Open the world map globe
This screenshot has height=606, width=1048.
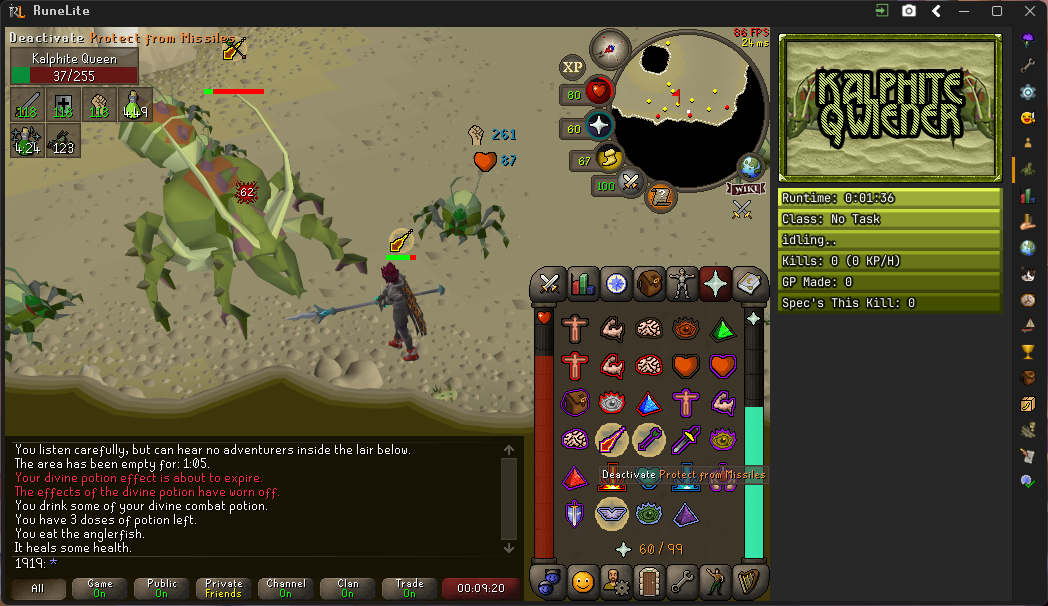751,168
